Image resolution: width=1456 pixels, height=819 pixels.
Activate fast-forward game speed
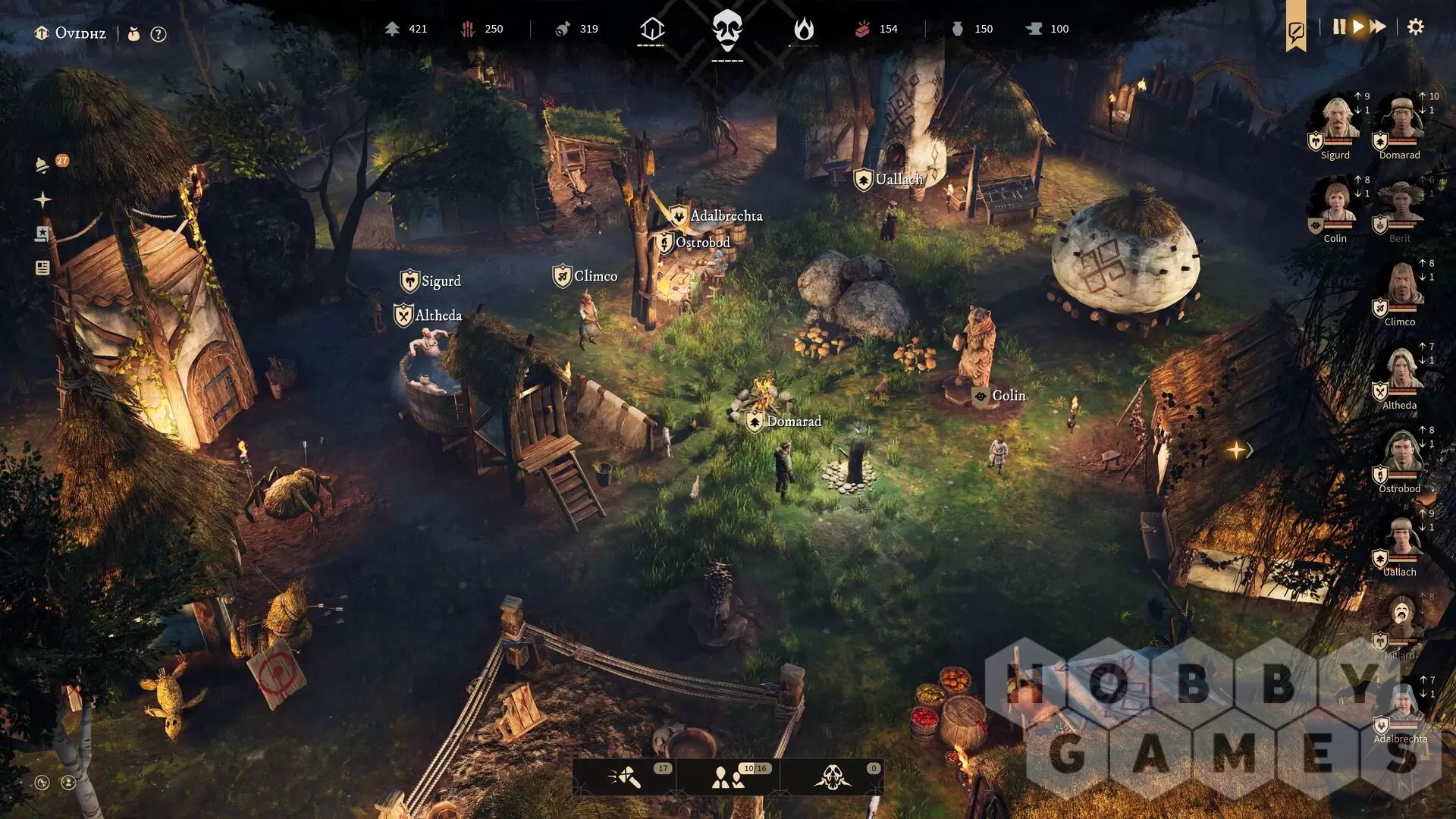click(1379, 27)
